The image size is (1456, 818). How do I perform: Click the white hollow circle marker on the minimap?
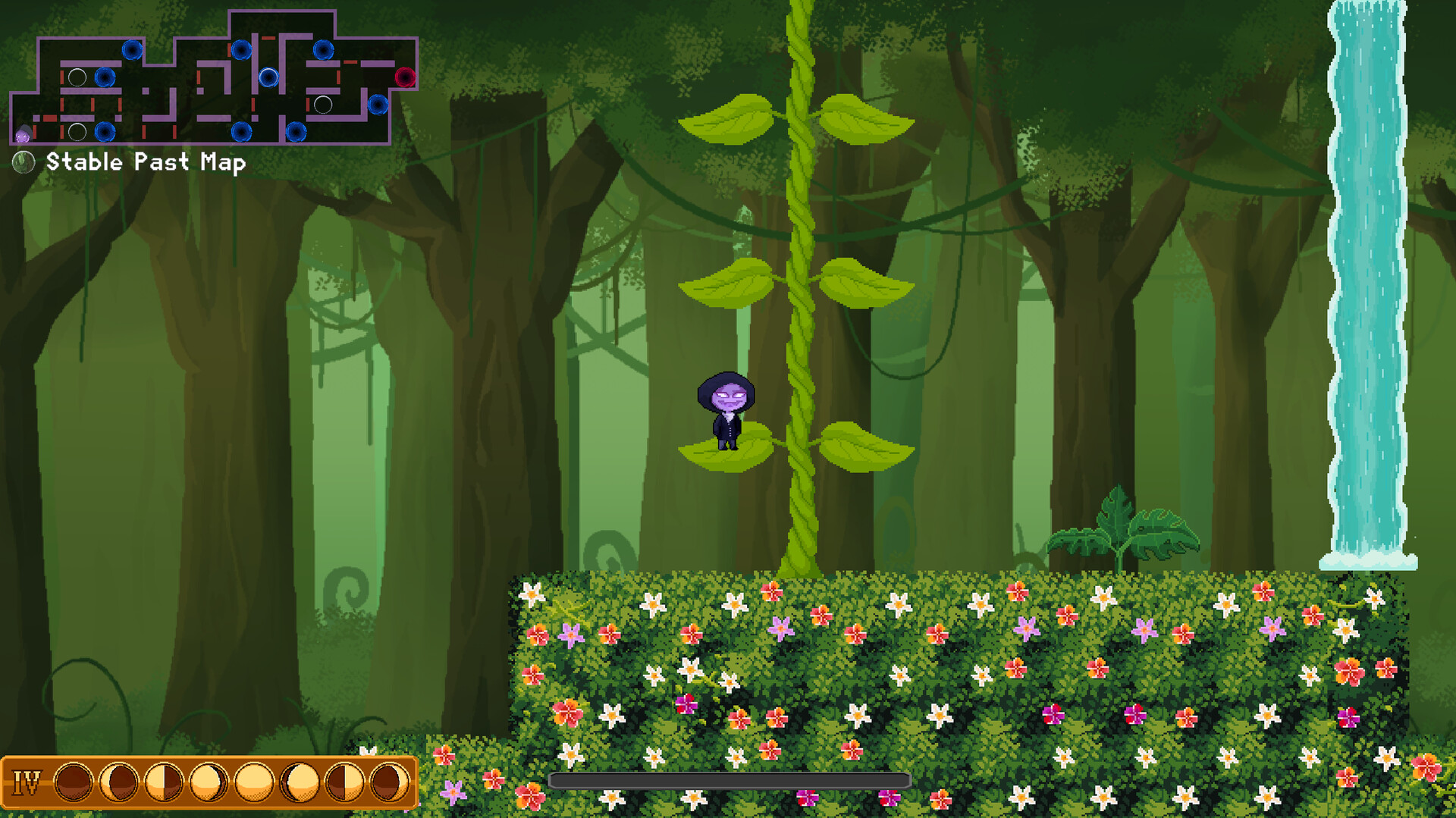[77, 77]
